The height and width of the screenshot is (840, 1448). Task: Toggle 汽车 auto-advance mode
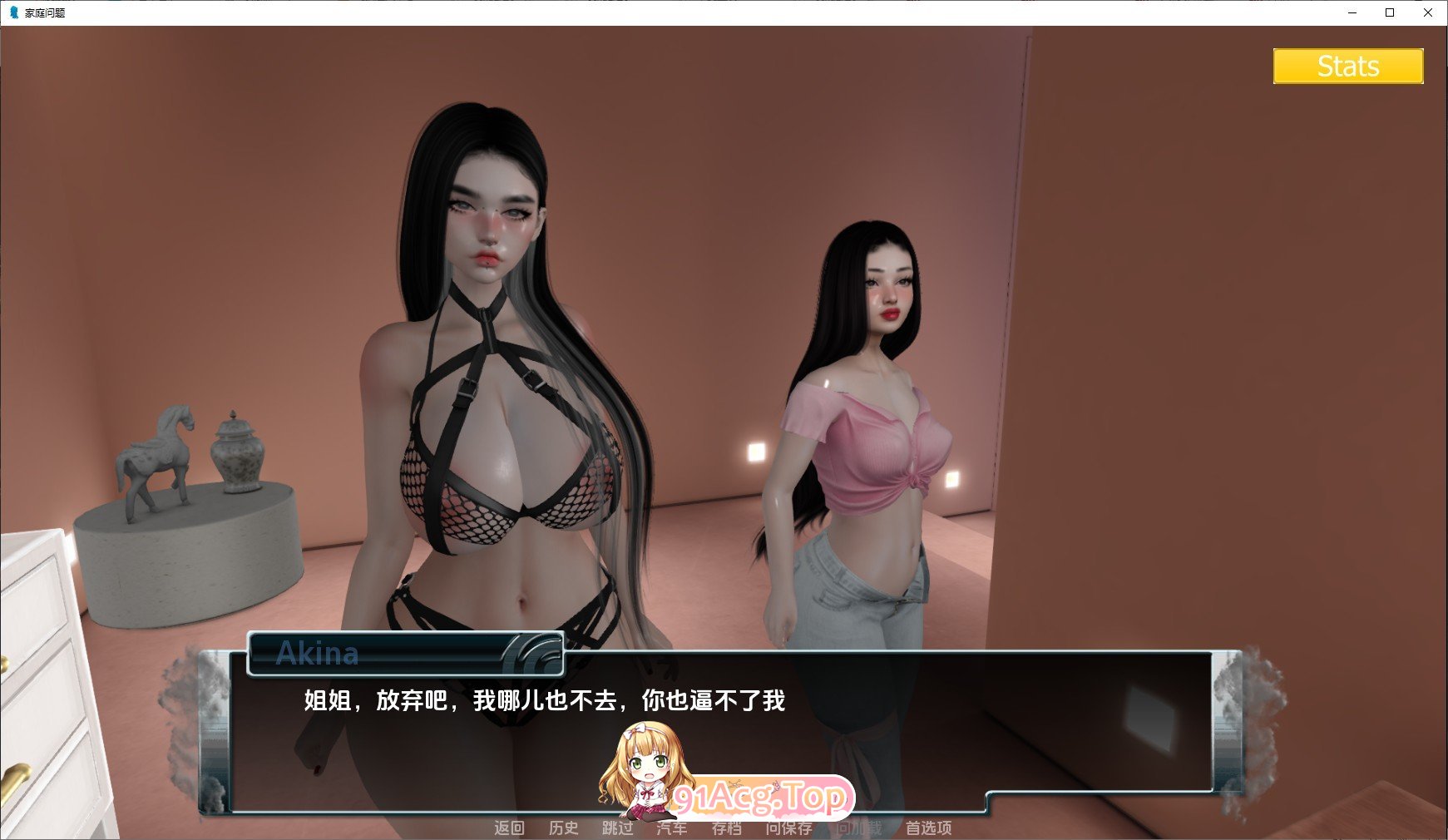point(671,829)
